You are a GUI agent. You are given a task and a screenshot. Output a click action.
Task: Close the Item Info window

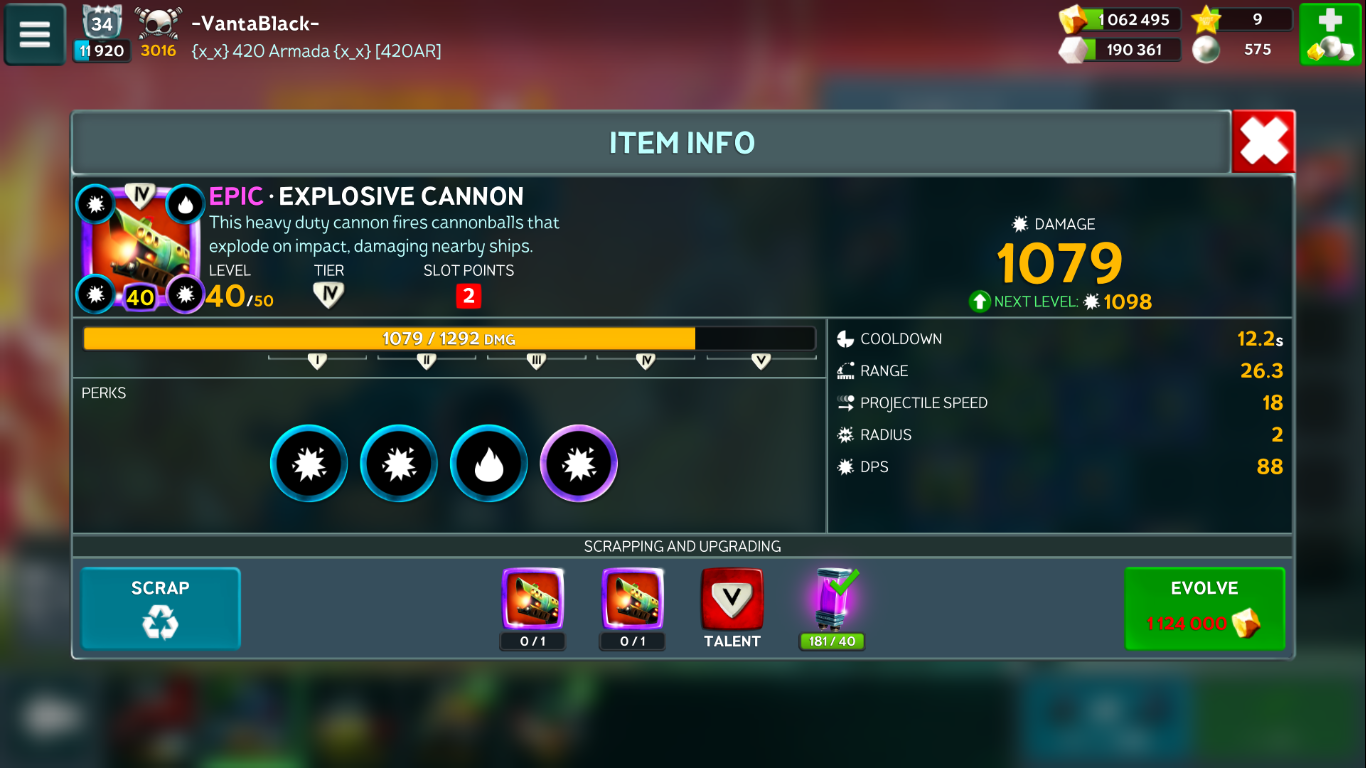point(1263,142)
